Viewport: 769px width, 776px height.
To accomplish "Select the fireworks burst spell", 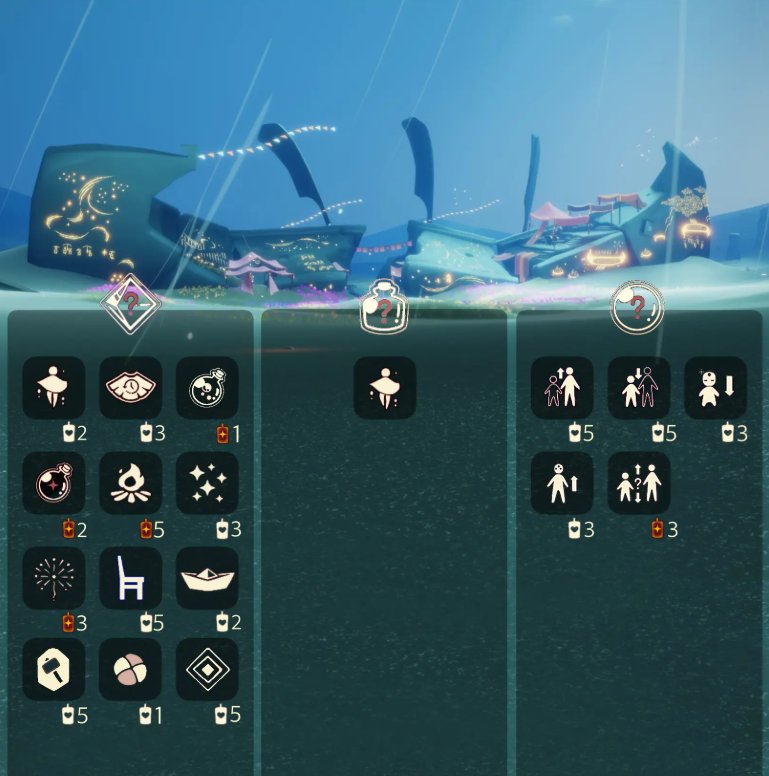I will pos(54,578).
